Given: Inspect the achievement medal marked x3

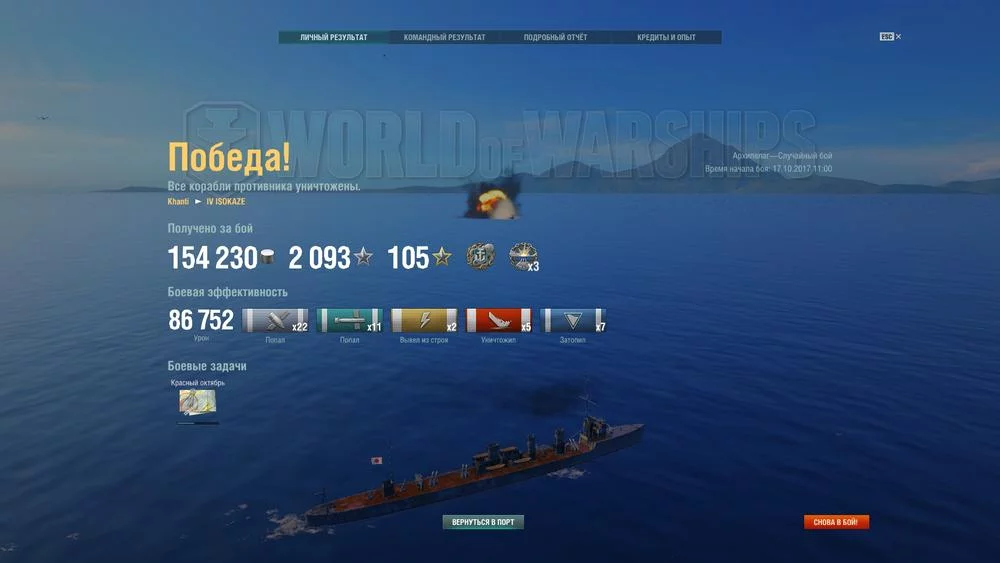Looking at the screenshot, I should tap(522, 257).
